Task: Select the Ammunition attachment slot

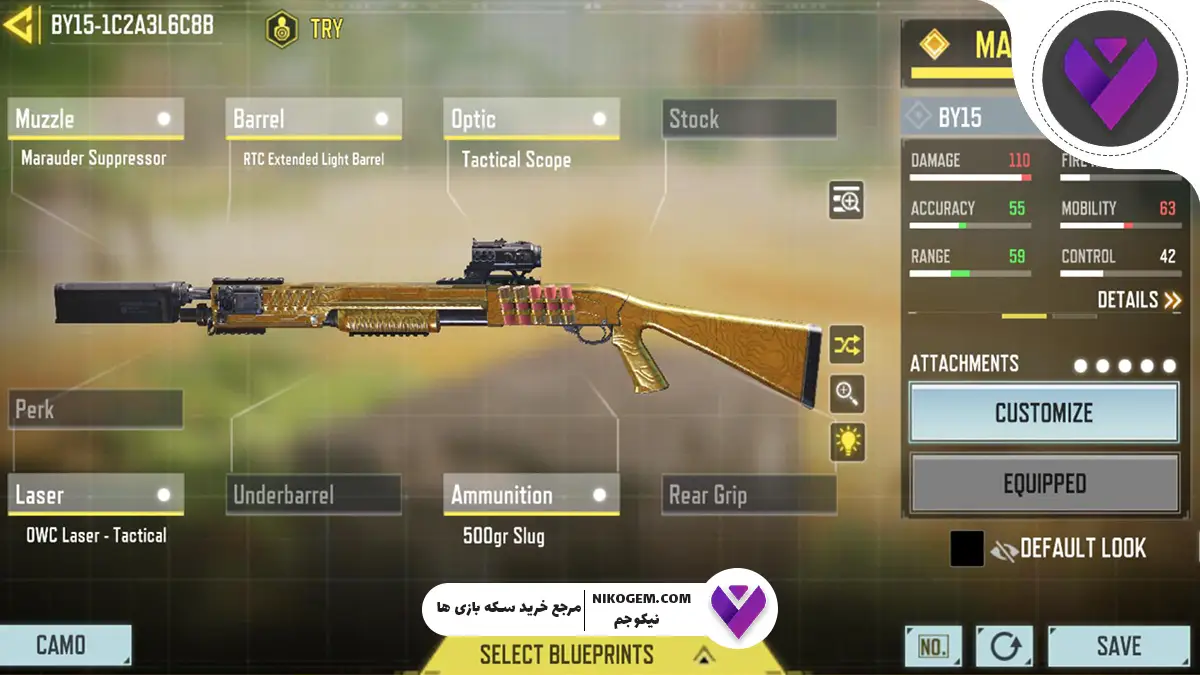Action: coord(531,495)
